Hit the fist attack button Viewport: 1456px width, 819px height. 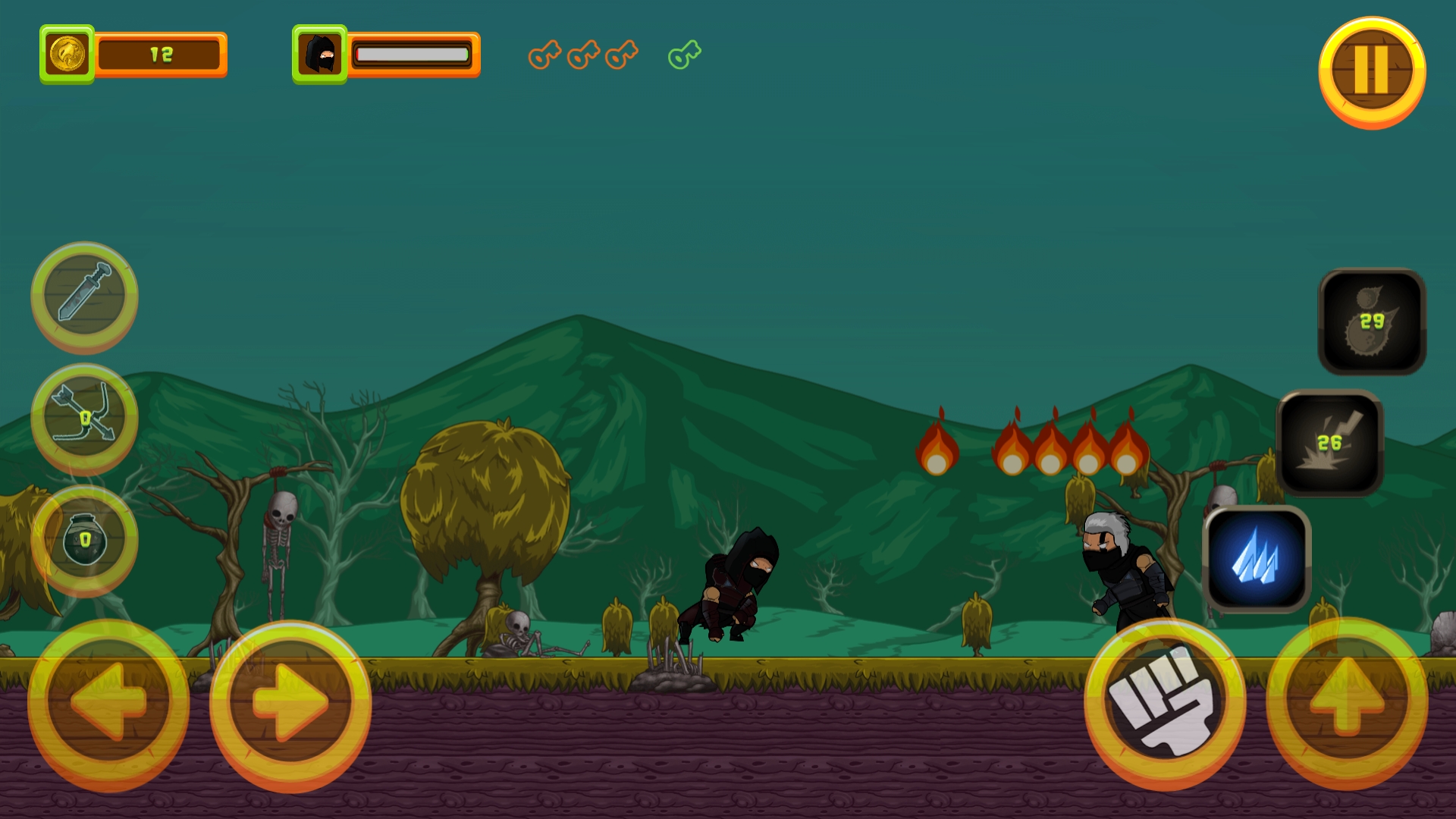pos(1165,701)
